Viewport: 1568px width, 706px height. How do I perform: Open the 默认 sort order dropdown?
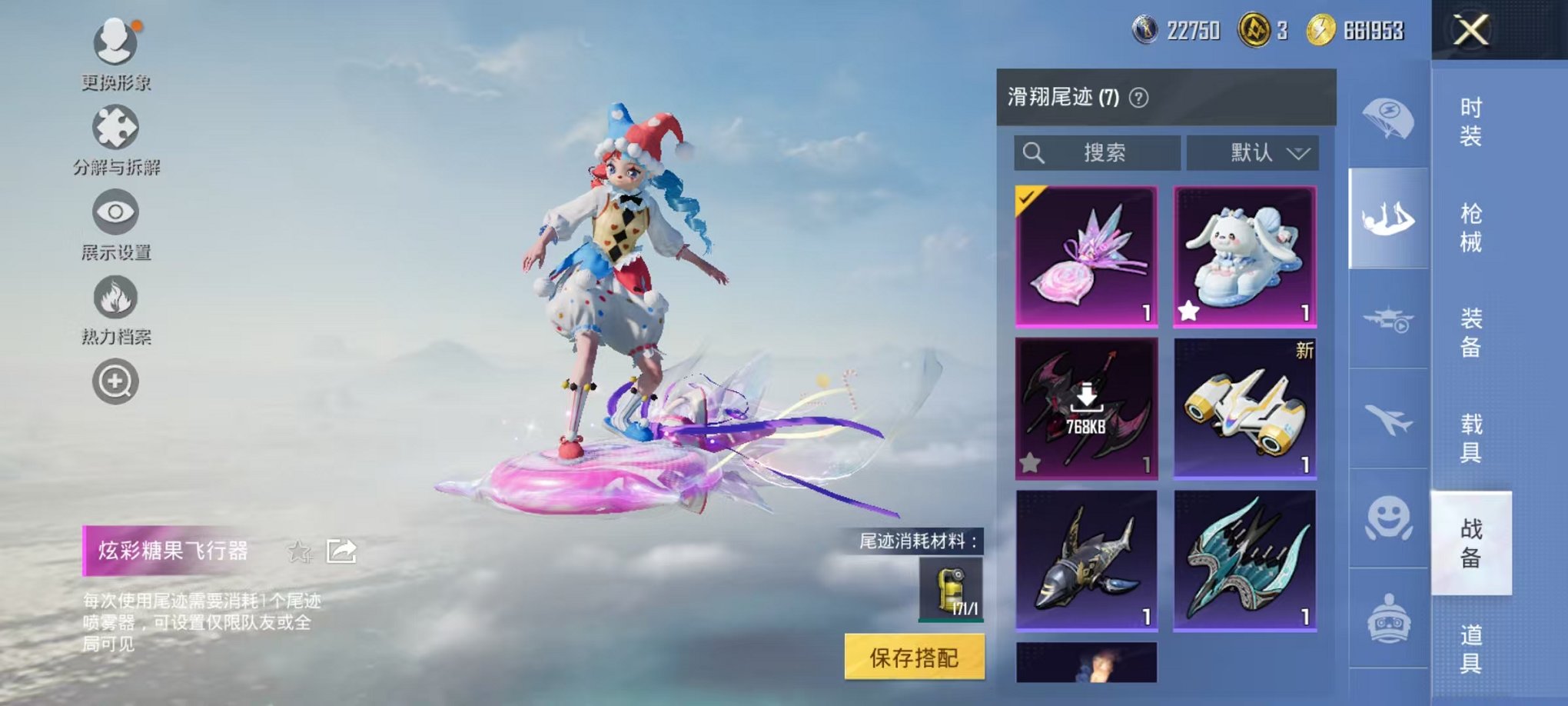(1251, 152)
